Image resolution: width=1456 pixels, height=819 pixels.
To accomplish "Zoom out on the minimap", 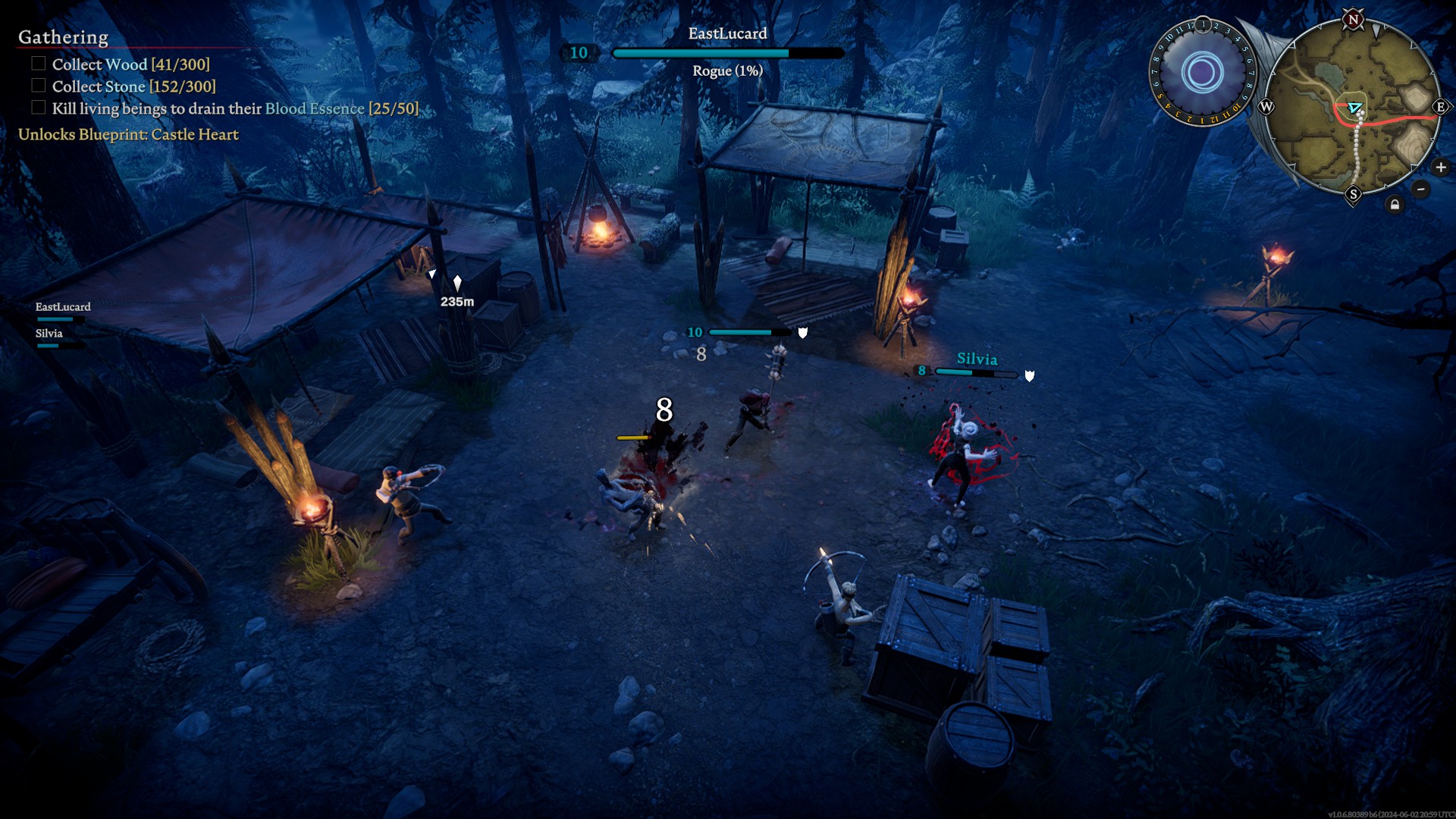I will (x=1421, y=189).
